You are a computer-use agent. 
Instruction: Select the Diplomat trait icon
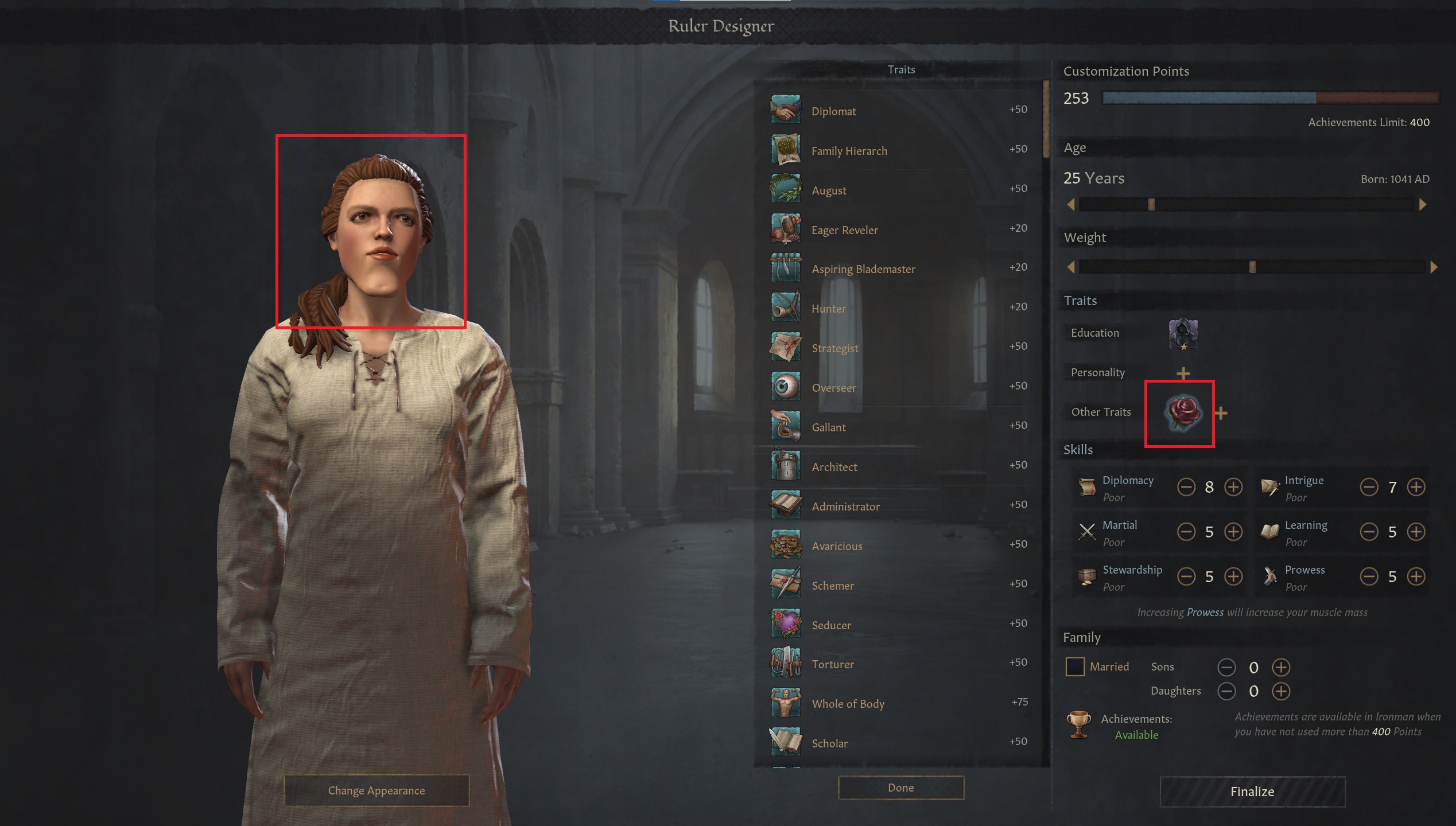tap(785, 109)
